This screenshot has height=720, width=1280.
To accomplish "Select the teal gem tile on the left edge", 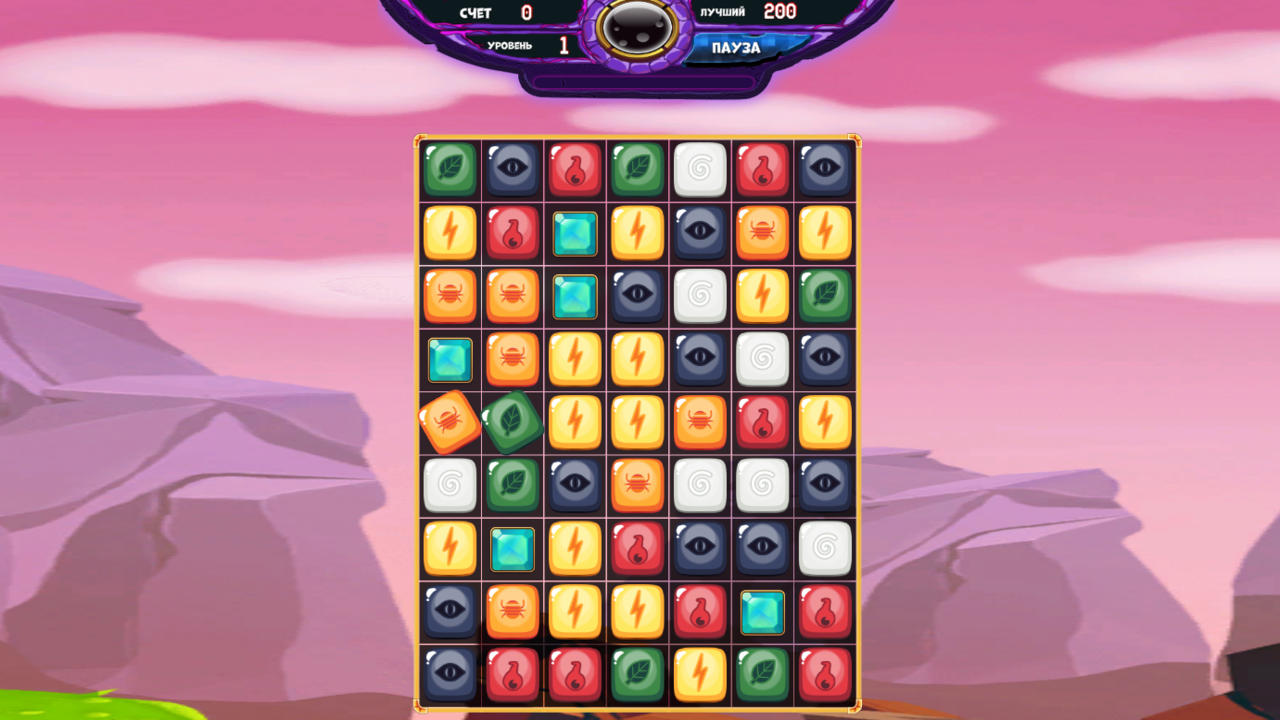I will click(449, 359).
